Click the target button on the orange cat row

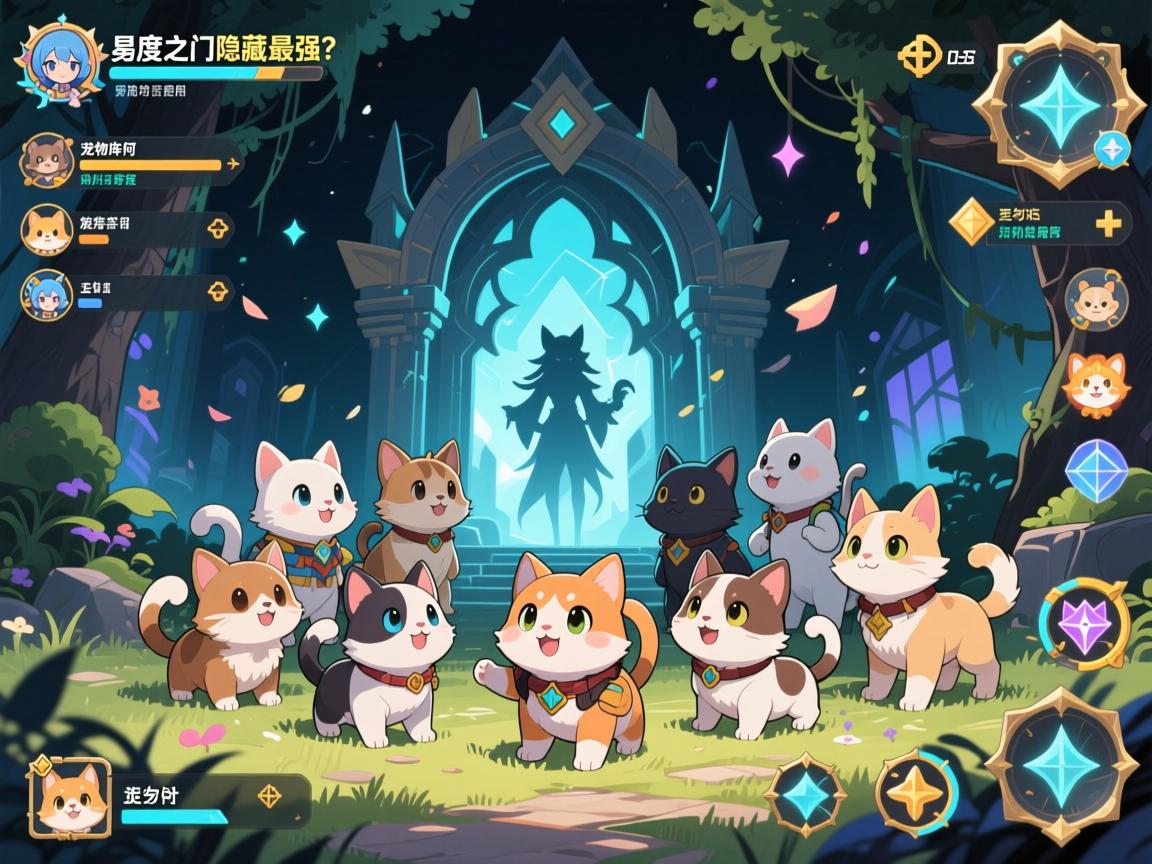[218, 227]
